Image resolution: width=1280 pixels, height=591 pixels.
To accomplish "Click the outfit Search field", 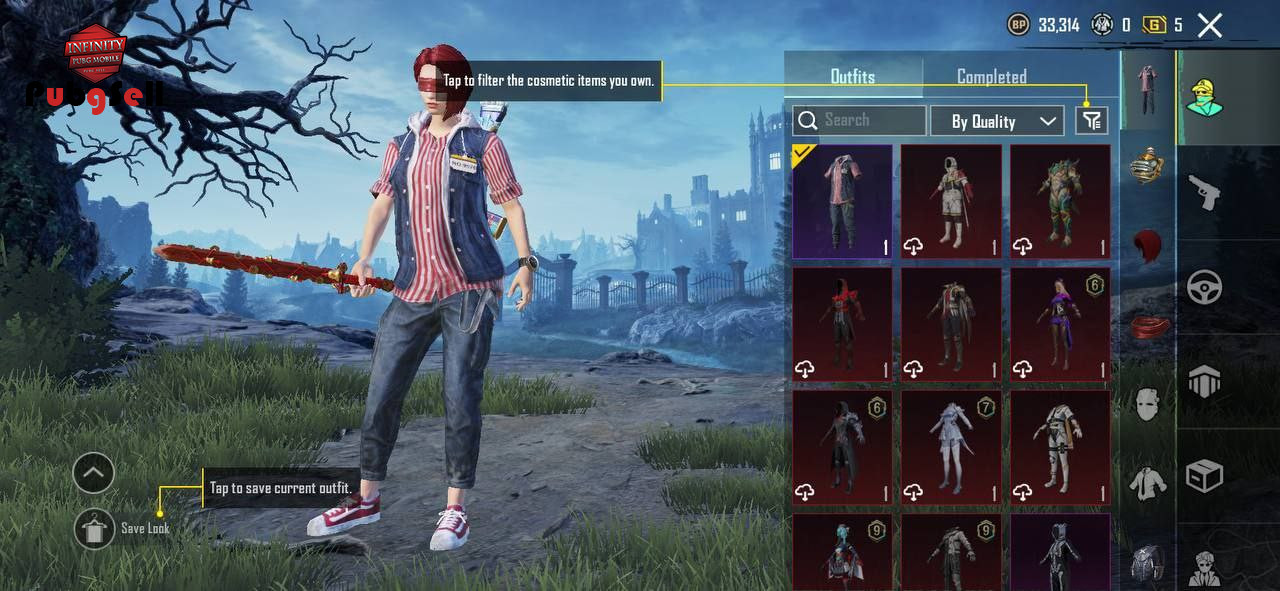I will click(x=859, y=121).
